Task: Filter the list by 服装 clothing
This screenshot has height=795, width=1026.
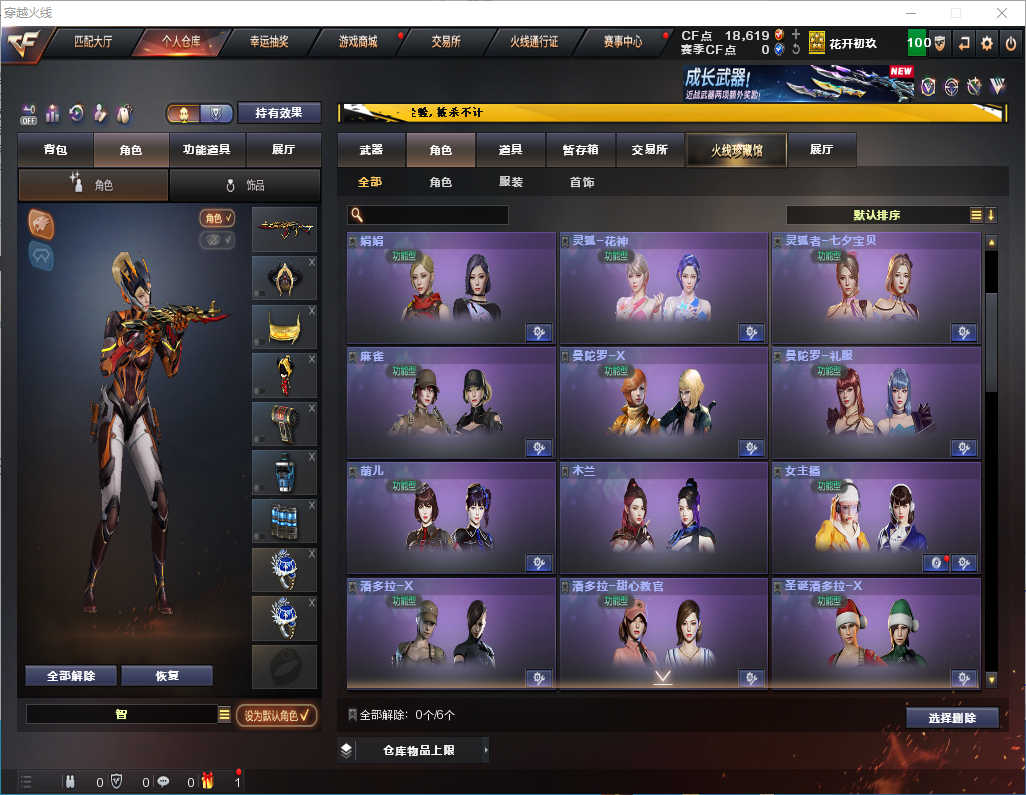Action: [511, 183]
